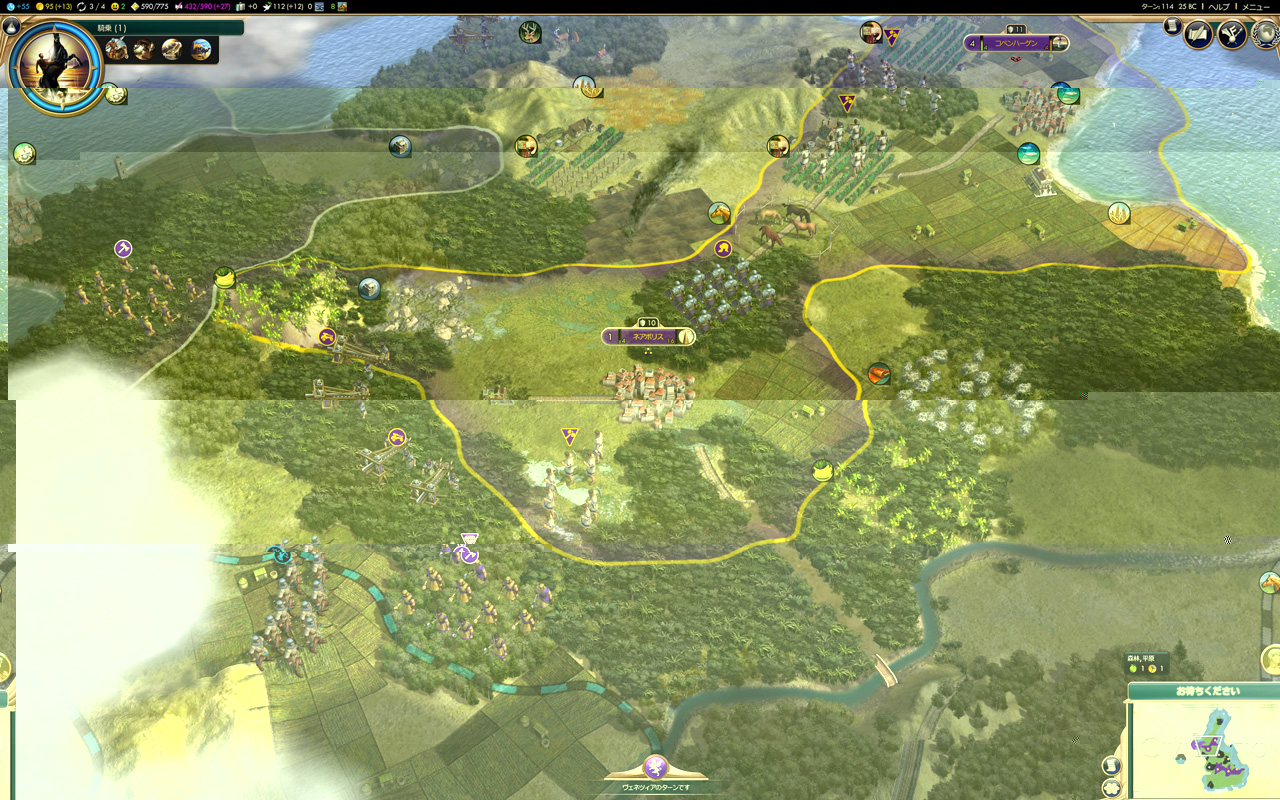Open the globe advisor button in the top-right corner
This screenshot has width=1280, height=800.
click(x=1264, y=35)
